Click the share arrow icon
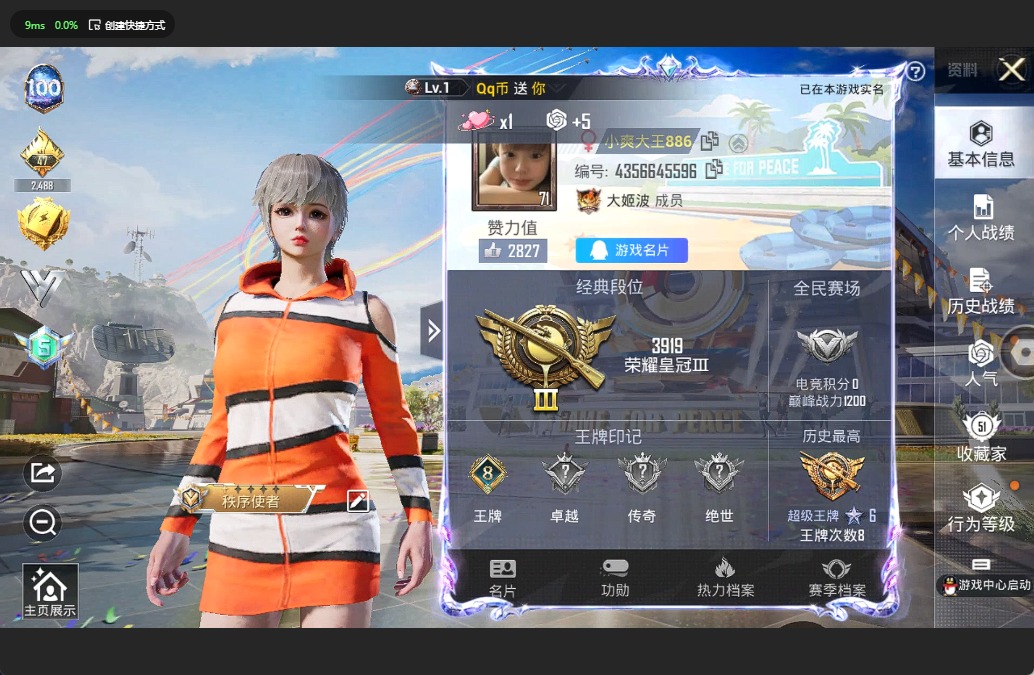 pos(42,473)
